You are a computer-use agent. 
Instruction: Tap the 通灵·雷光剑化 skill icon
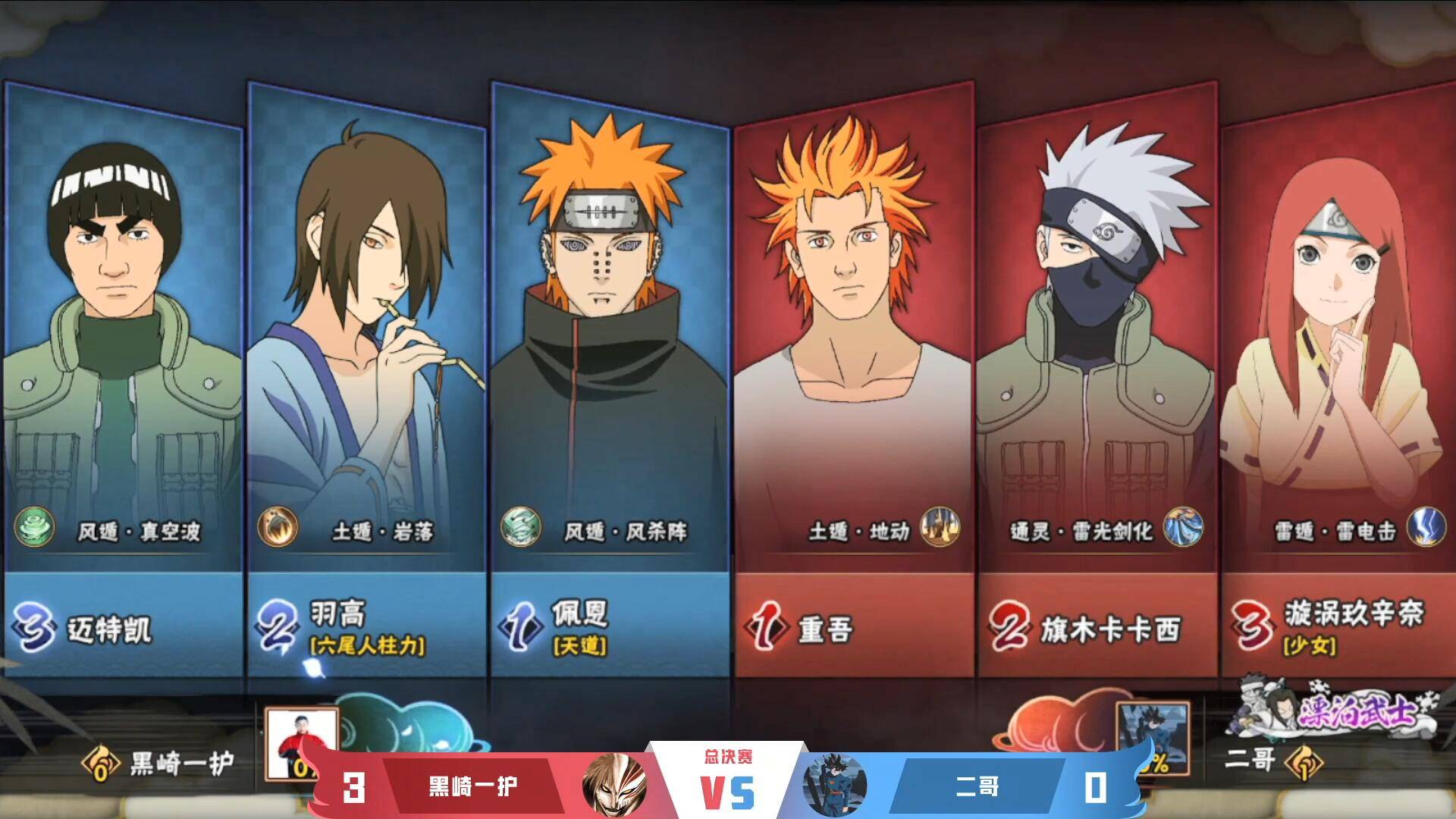(1183, 527)
